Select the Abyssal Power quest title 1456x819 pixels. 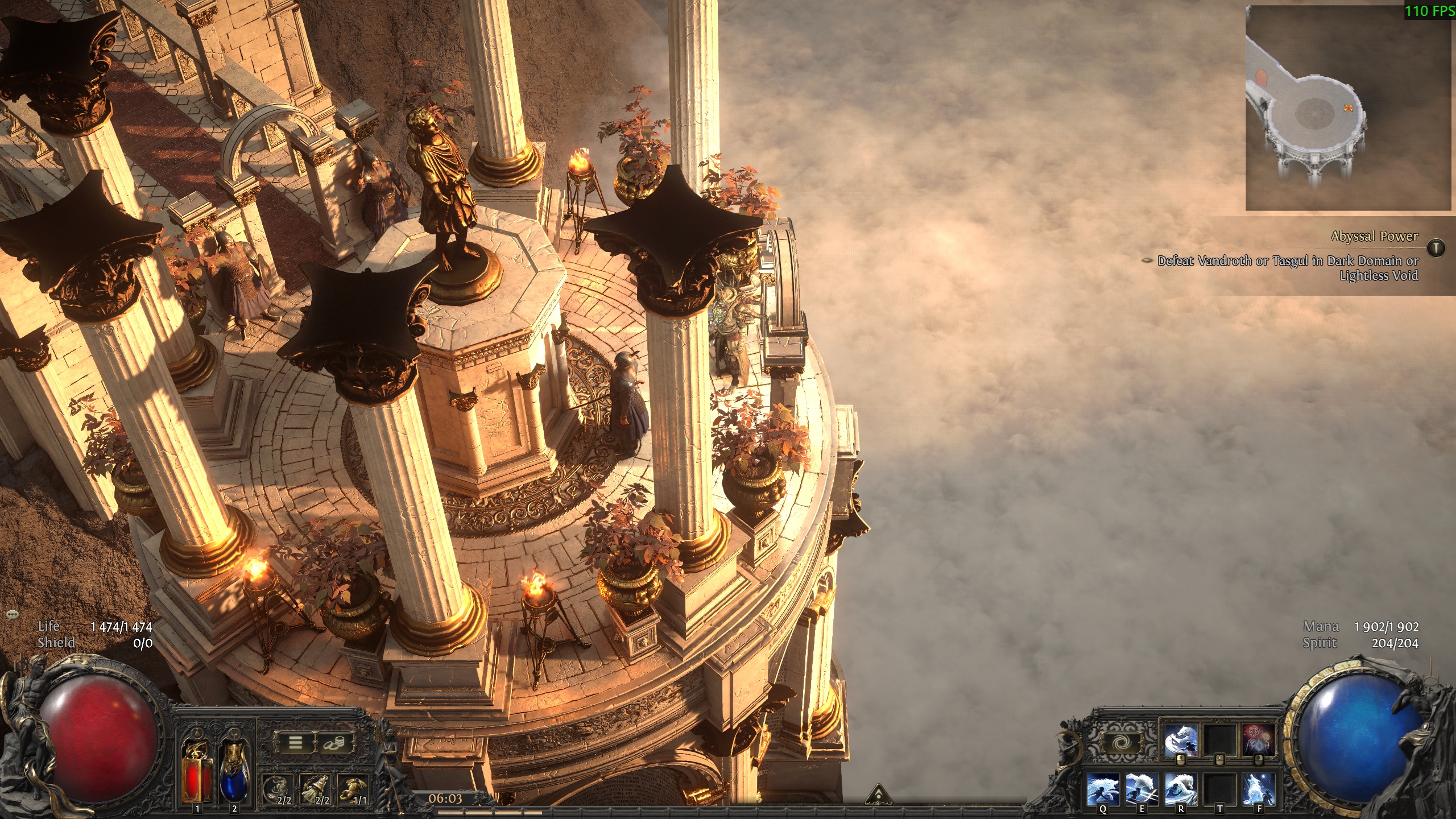point(1374,237)
